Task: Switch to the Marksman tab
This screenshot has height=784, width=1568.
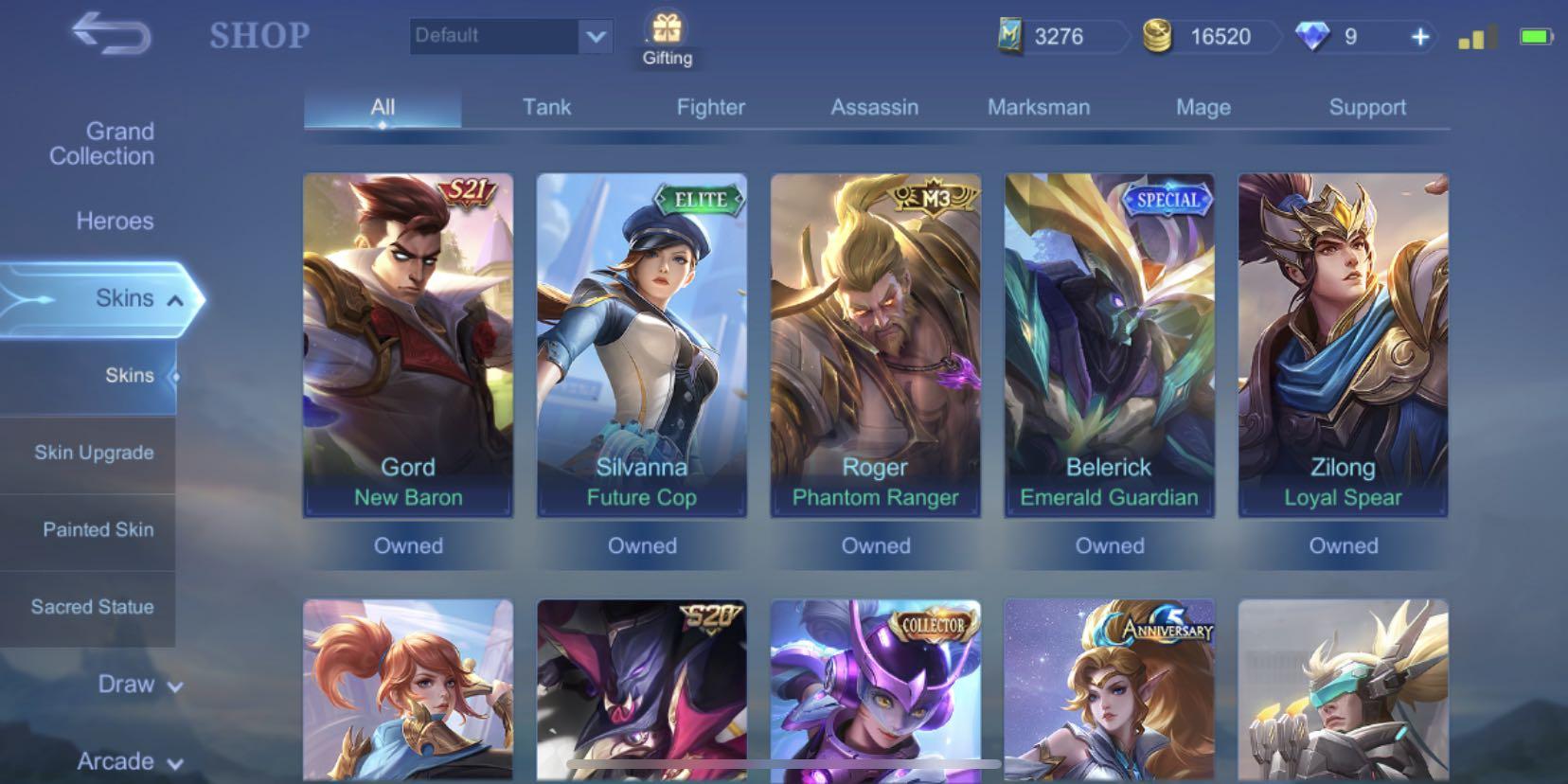Action: [x=1039, y=107]
